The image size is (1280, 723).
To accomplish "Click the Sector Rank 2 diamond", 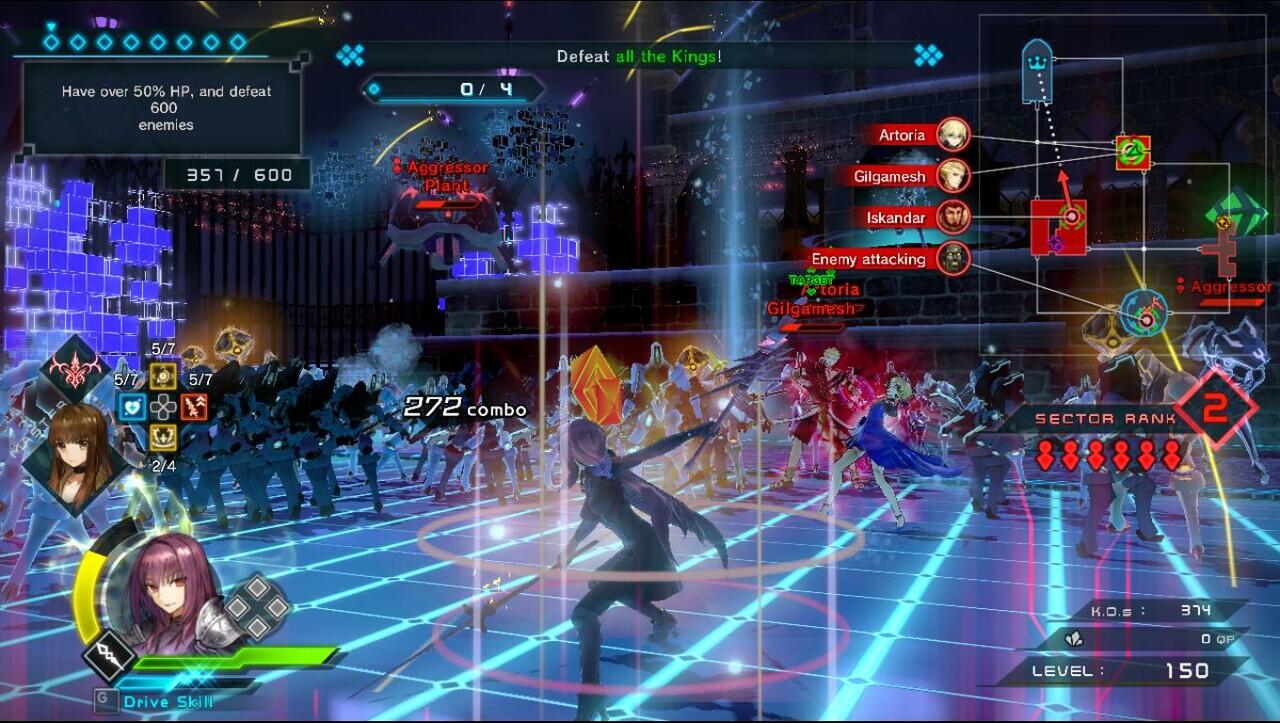I will [1214, 407].
